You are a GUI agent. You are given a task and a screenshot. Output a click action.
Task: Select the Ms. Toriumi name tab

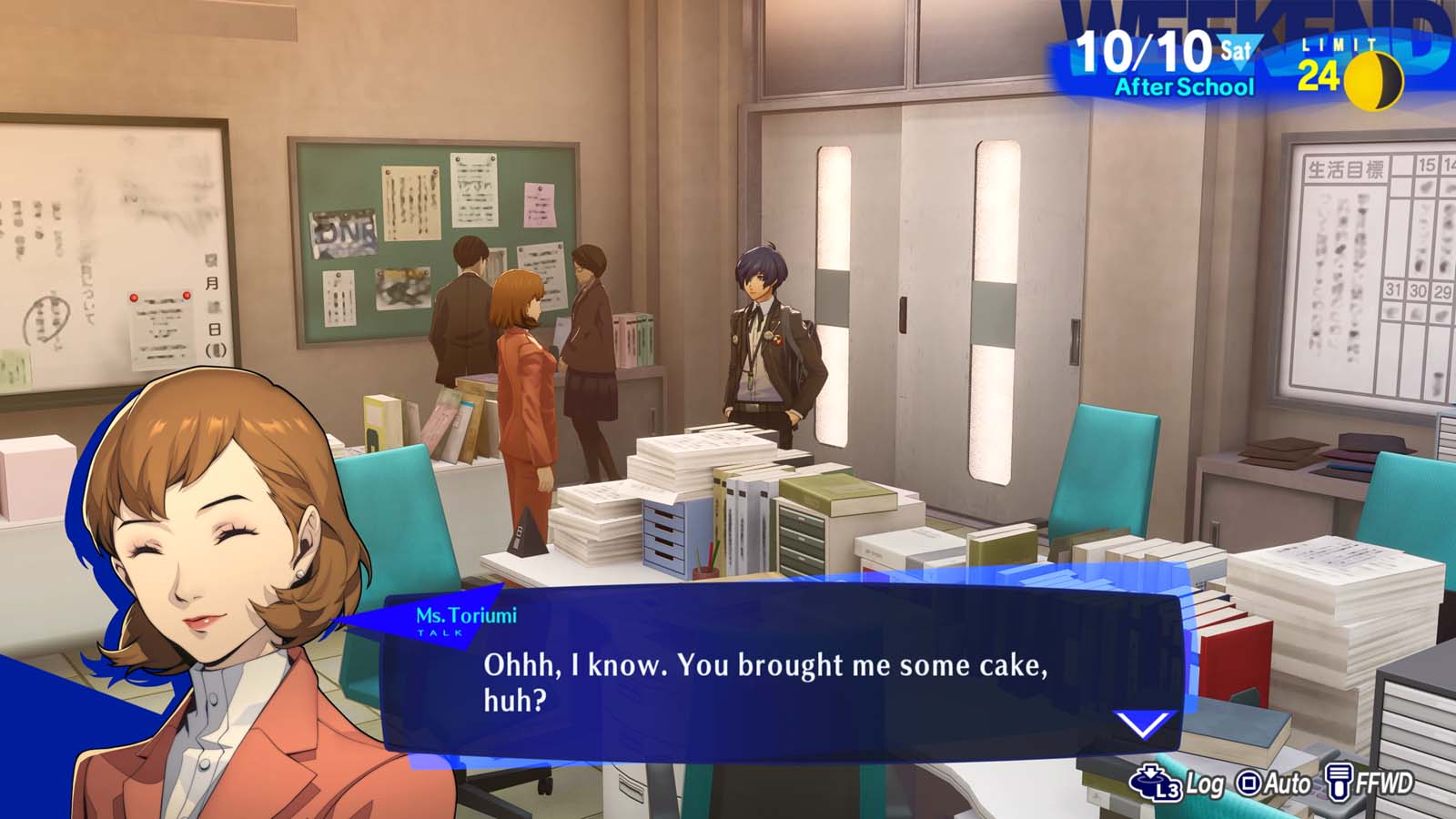point(467,615)
